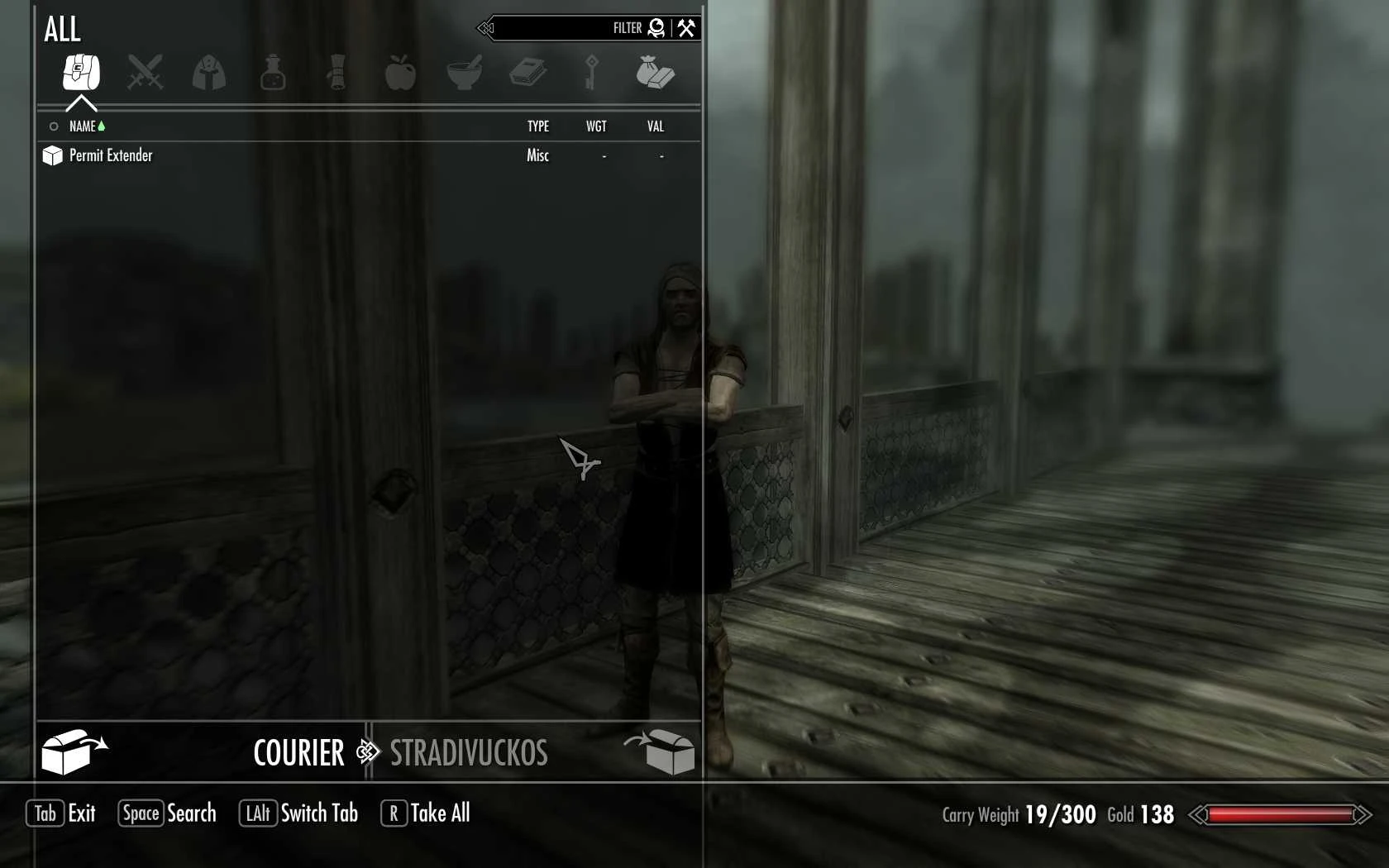The width and height of the screenshot is (1389, 868).
Task: Open the weapons category with crossed swords icon
Action: click(145, 73)
